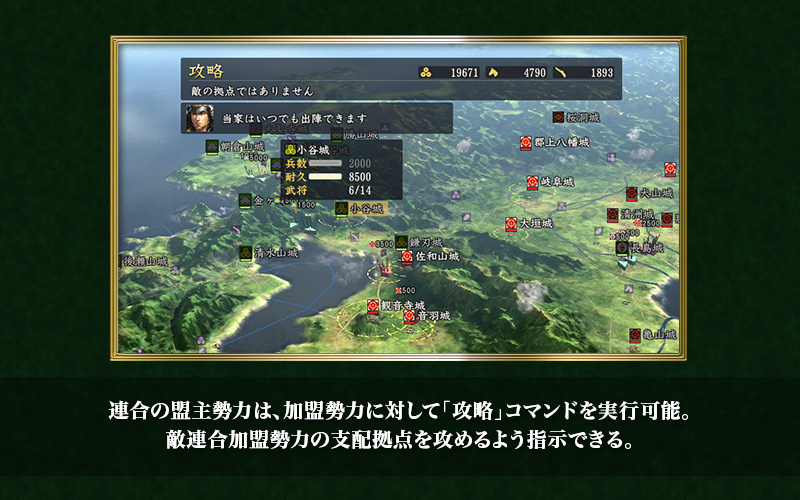Image resolution: width=800 pixels, height=500 pixels.
Task: Choose the 清洲城 castle marker
Action: [613, 215]
